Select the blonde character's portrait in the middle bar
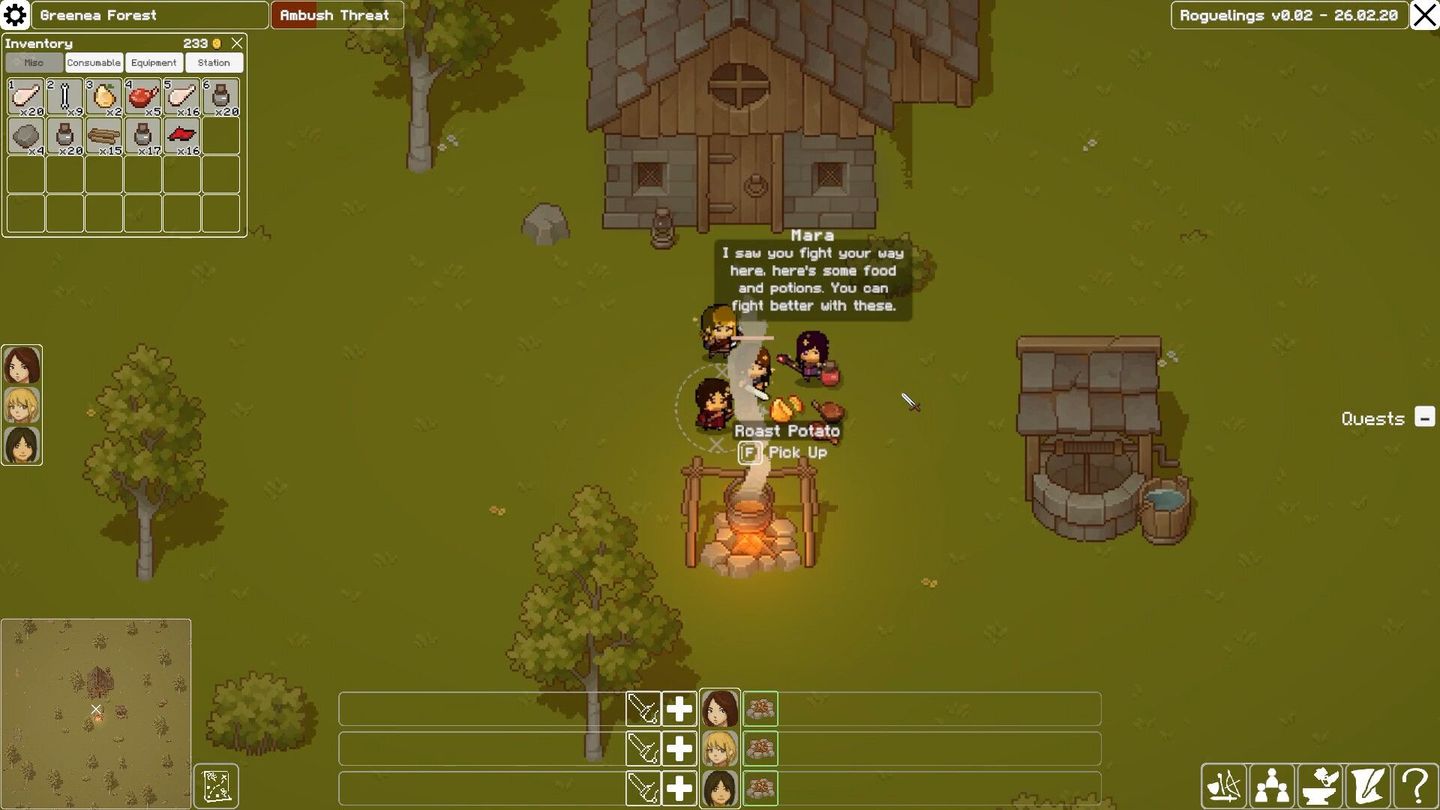This screenshot has width=1440, height=810. click(x=719, y=748)
